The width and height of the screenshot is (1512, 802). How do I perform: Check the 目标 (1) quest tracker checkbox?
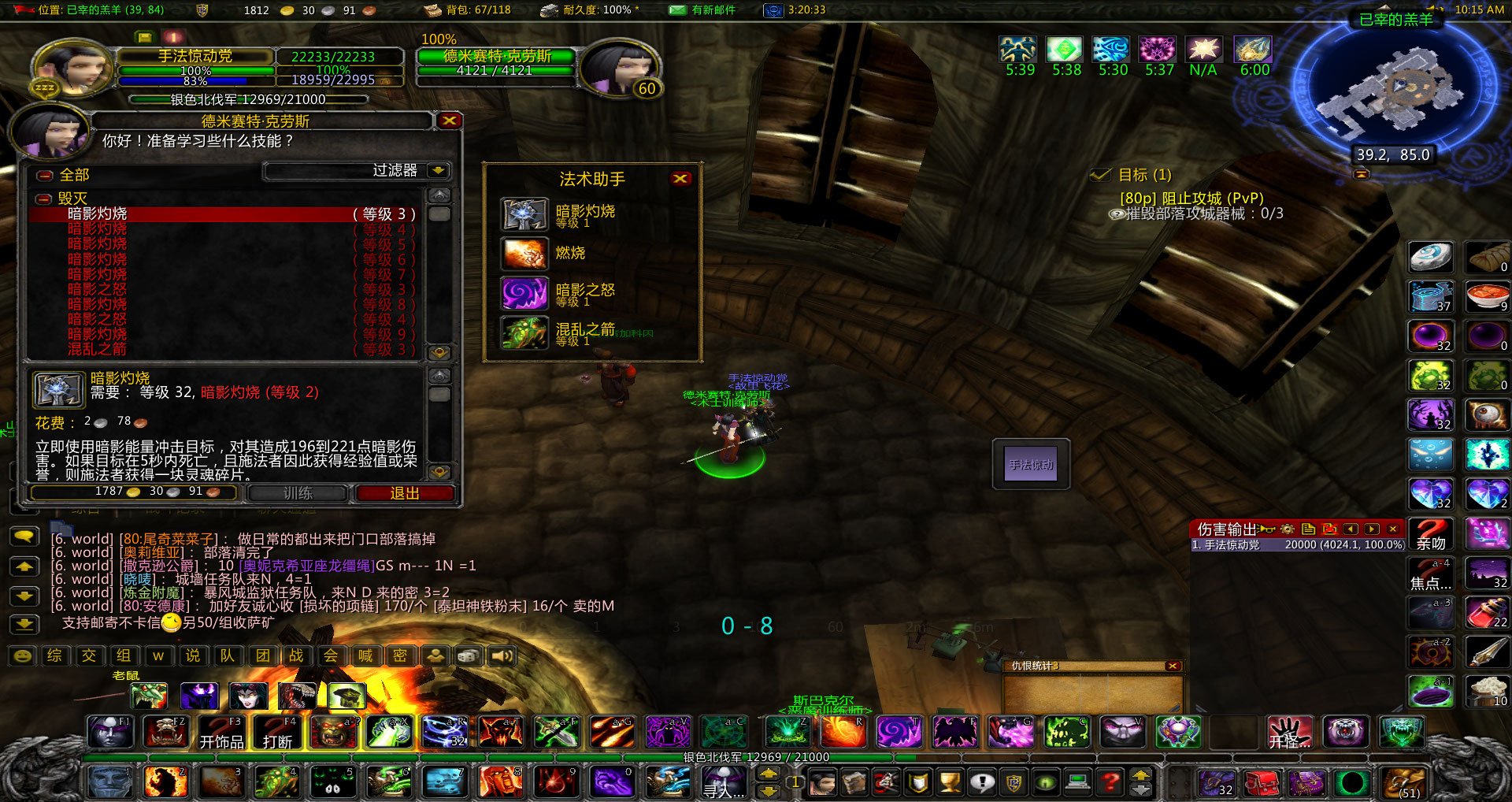(1099, 175)
